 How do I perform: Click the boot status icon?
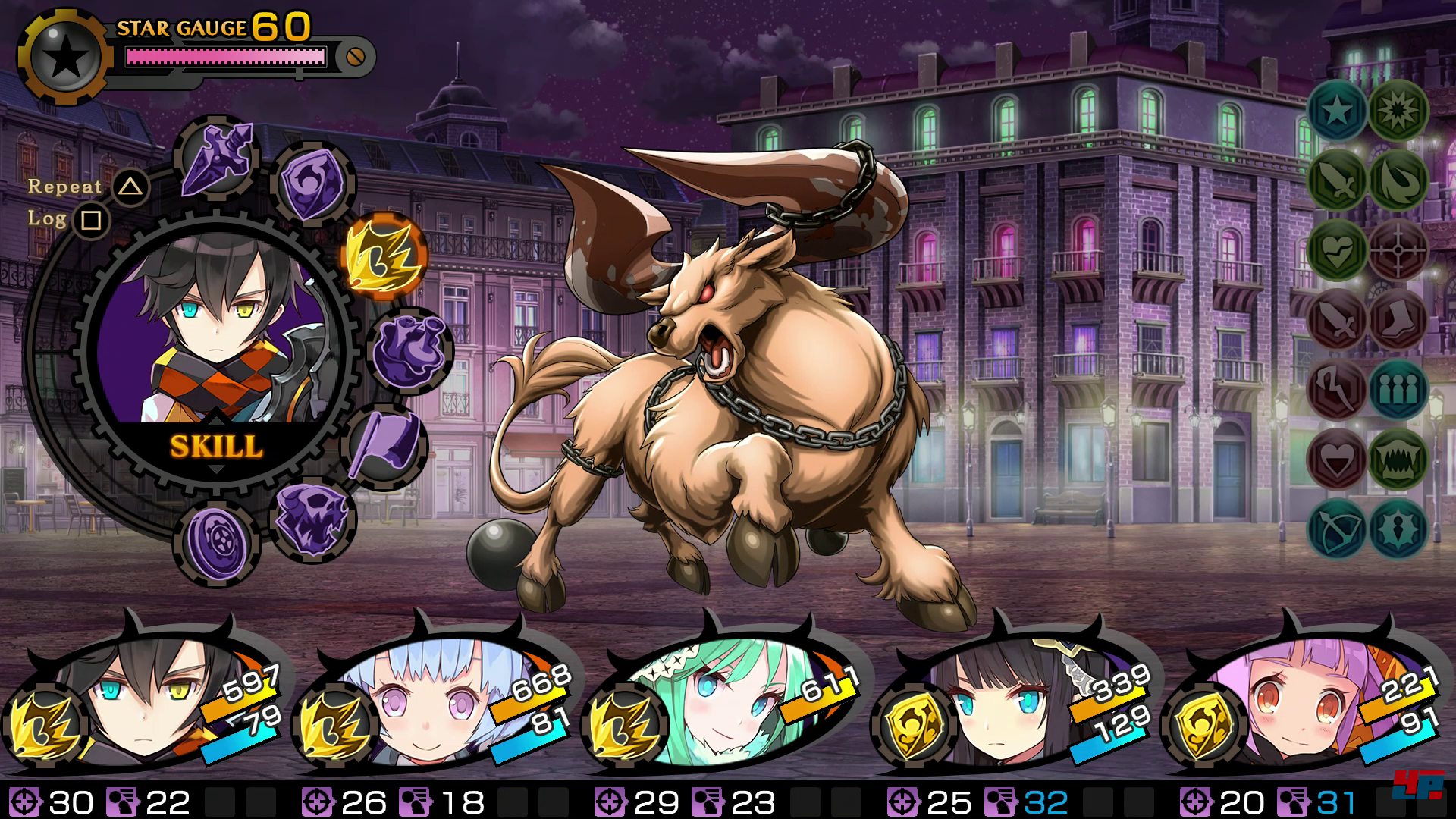click(x=1398, y=318)
